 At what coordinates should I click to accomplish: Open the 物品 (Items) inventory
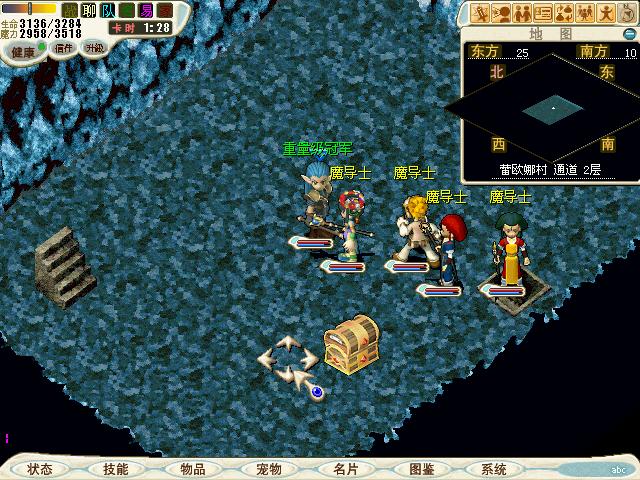pyautogui.click(x=193, y=469)
